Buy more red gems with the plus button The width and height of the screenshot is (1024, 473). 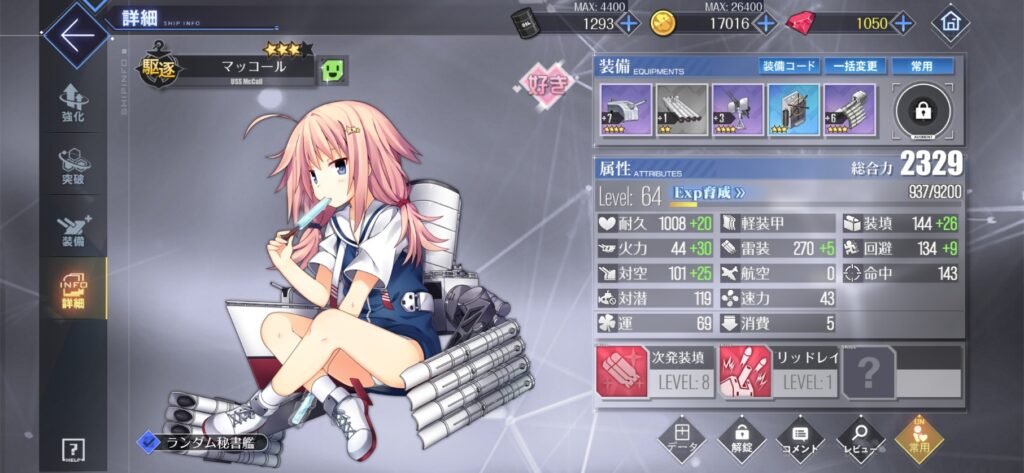click(x=903, y=23)
